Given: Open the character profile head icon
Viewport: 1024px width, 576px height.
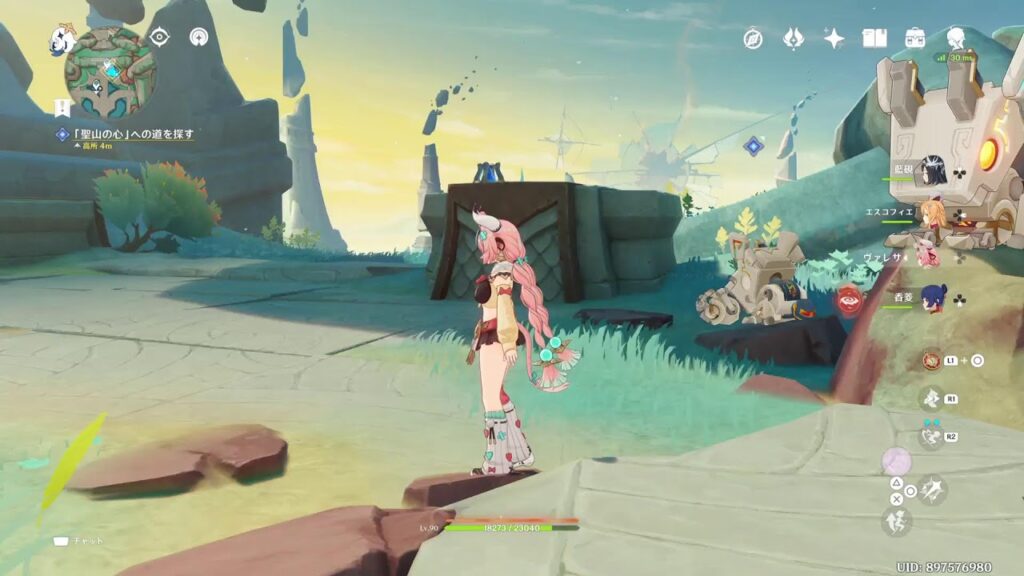Looking at the screenshot, I should pyautogui.click(x=955, y=38).
